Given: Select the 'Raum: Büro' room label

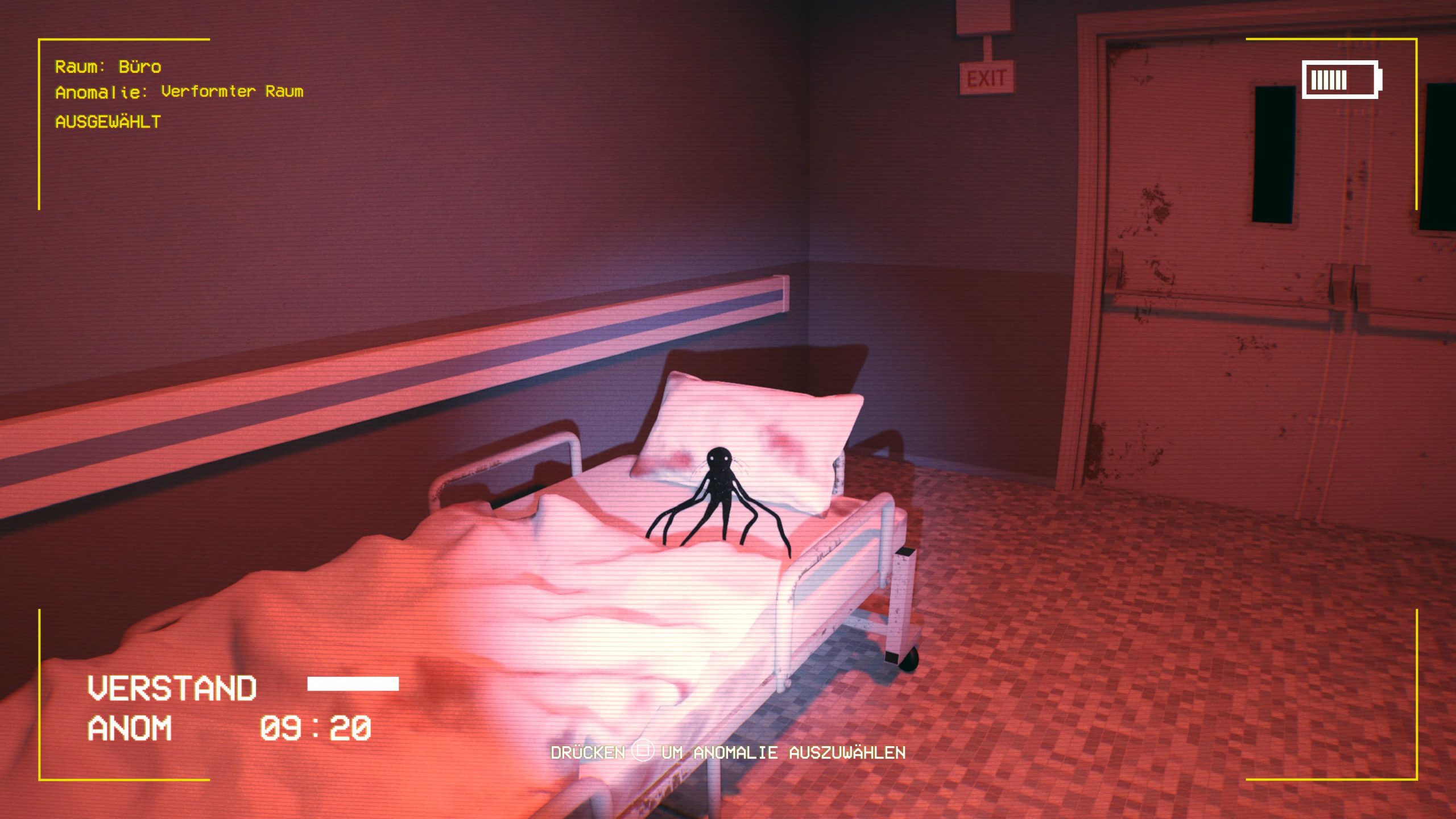Looking at the screenshot, I should click(x=108, y=67).
